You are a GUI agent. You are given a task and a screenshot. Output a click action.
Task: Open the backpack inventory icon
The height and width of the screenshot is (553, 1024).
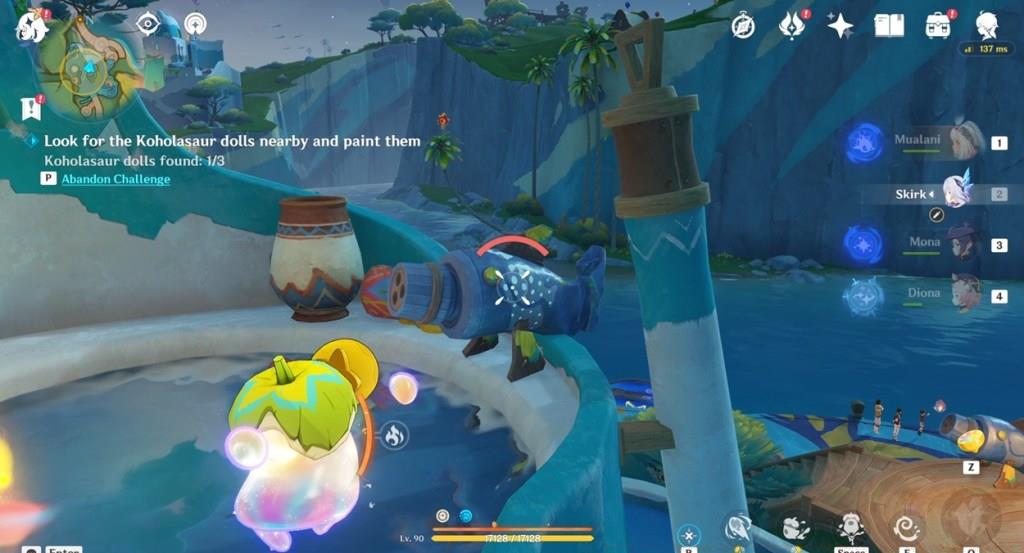tap(939, 25)
